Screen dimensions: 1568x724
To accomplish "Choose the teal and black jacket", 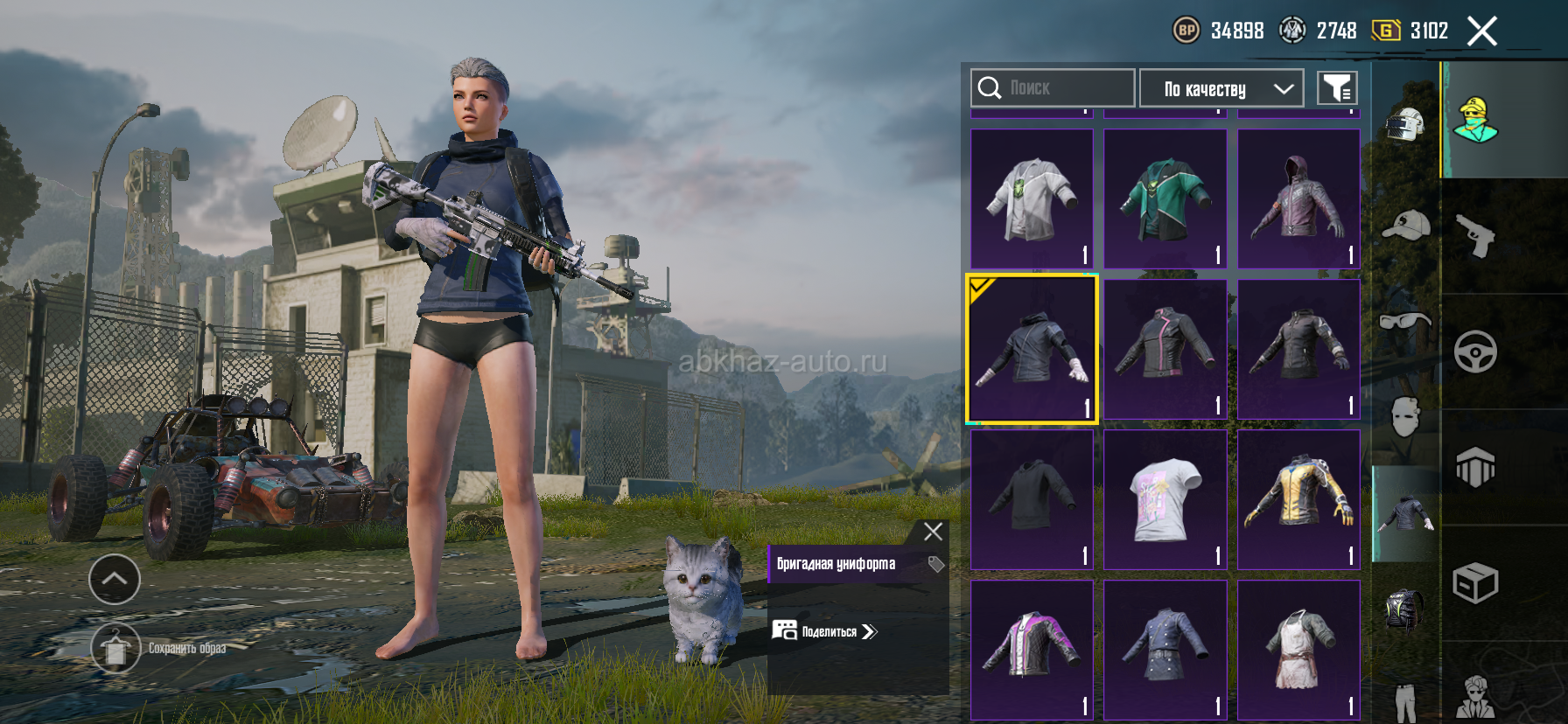I will point(1165,198).
